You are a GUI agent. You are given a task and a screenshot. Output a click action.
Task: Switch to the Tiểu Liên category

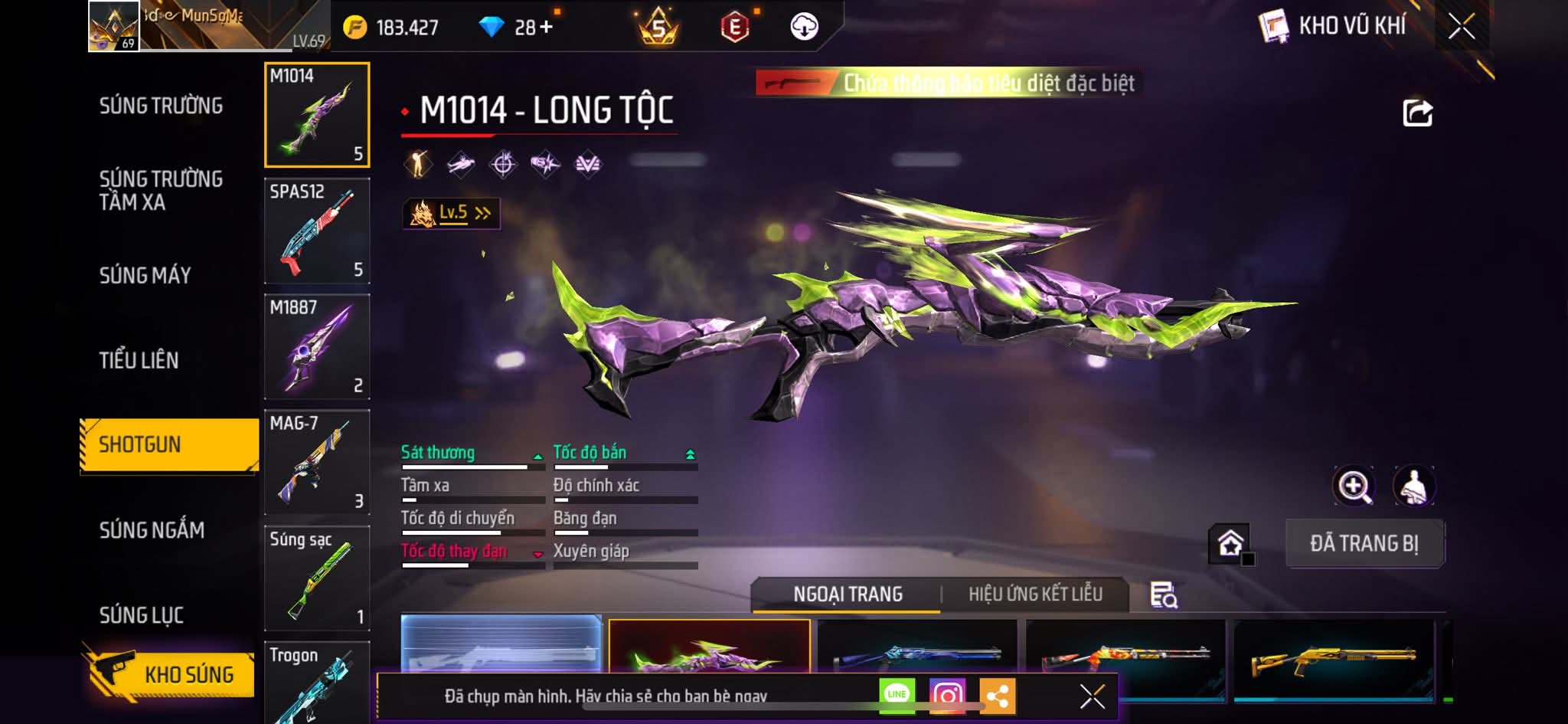[x=139, y=360]
